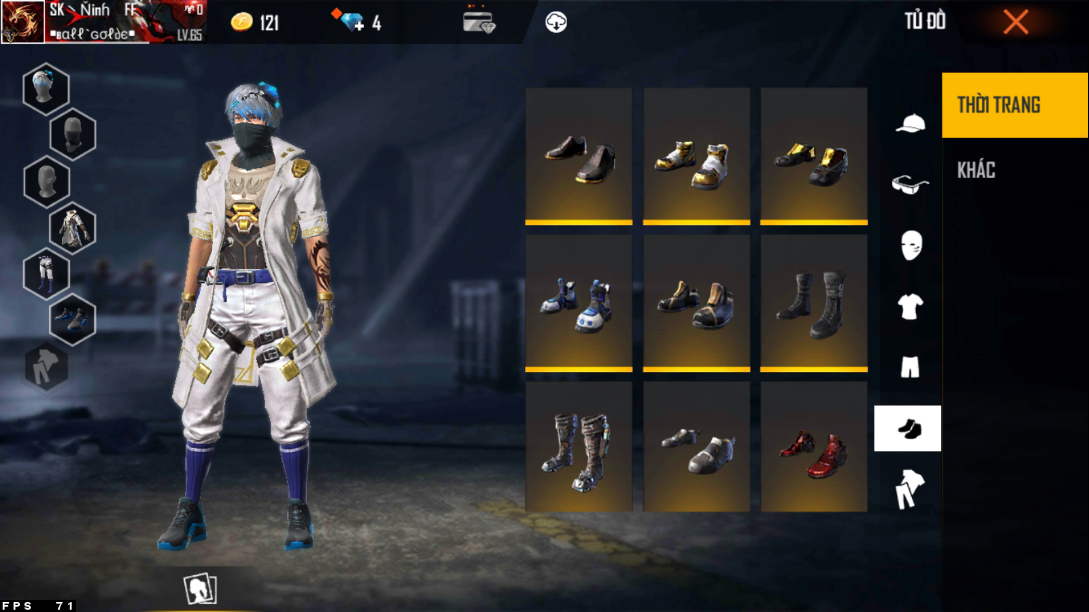Click the cloud download icon

pos(556,22)
